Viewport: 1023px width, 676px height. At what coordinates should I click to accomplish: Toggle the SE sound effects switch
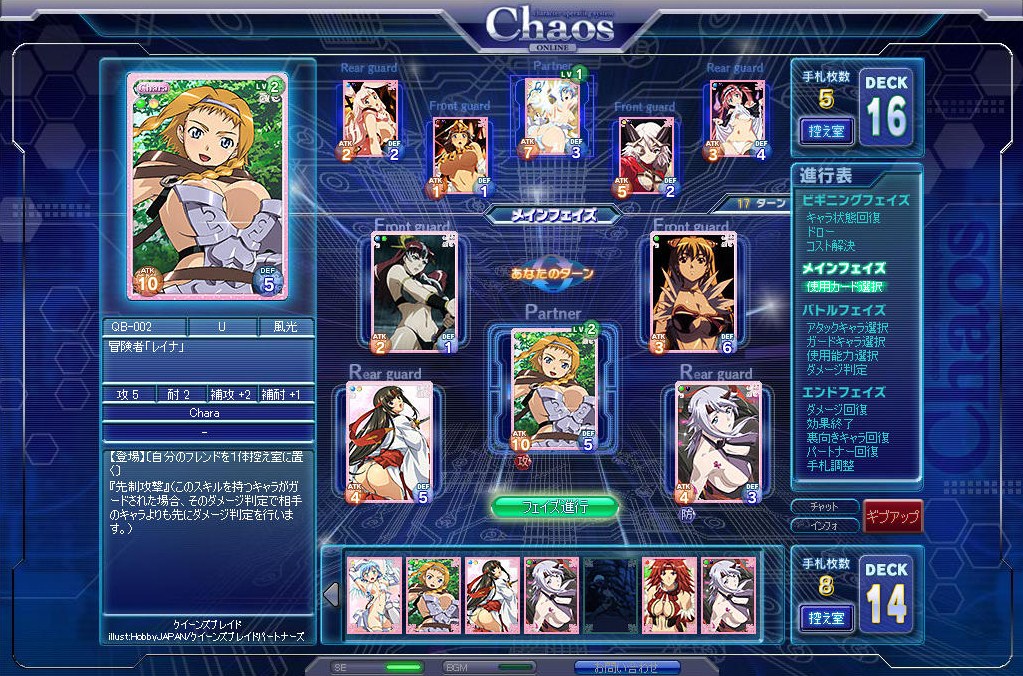[404, 667]
